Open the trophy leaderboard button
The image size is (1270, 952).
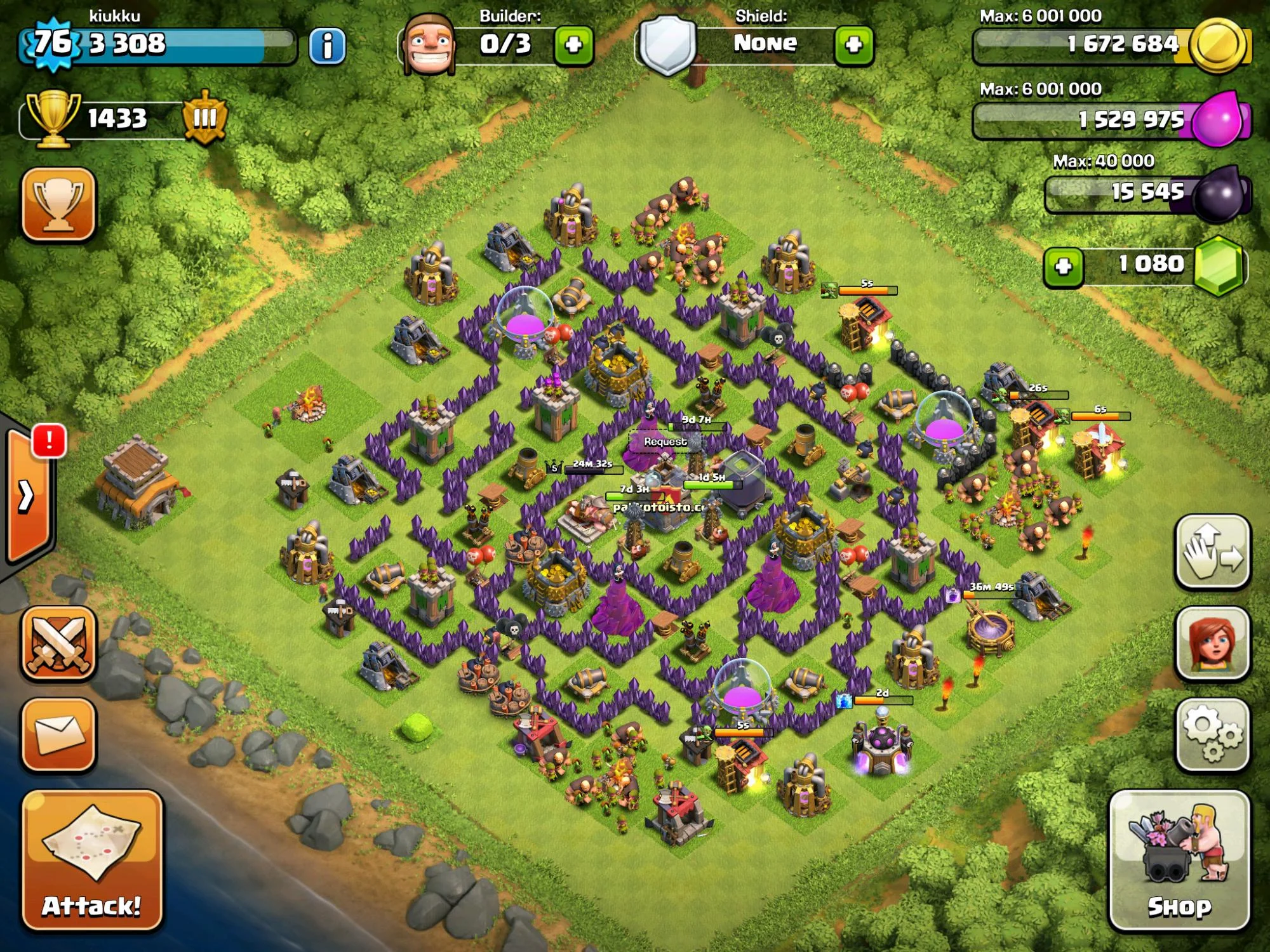58,204
